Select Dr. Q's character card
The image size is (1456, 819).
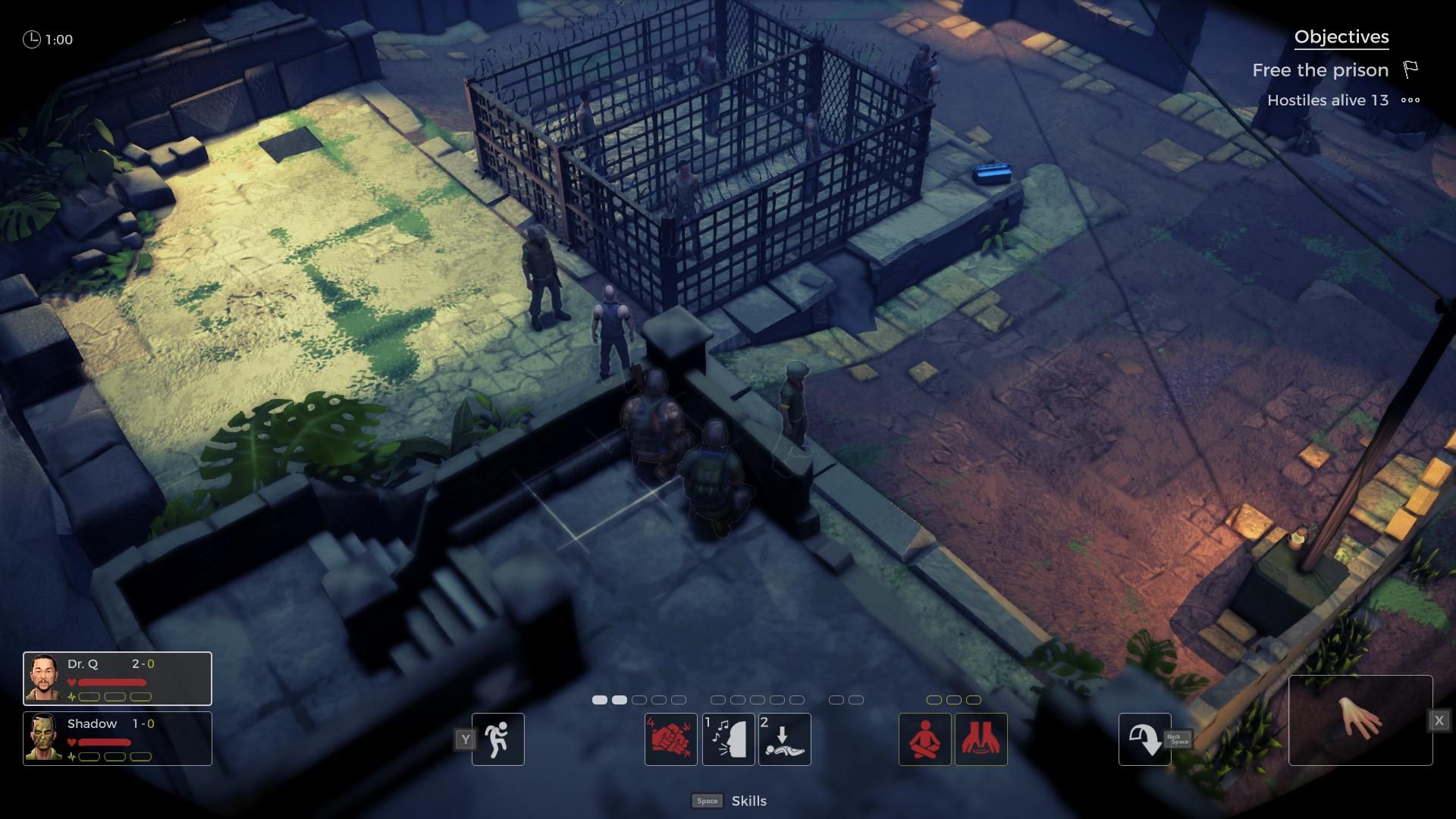click(x=118, y=678)
